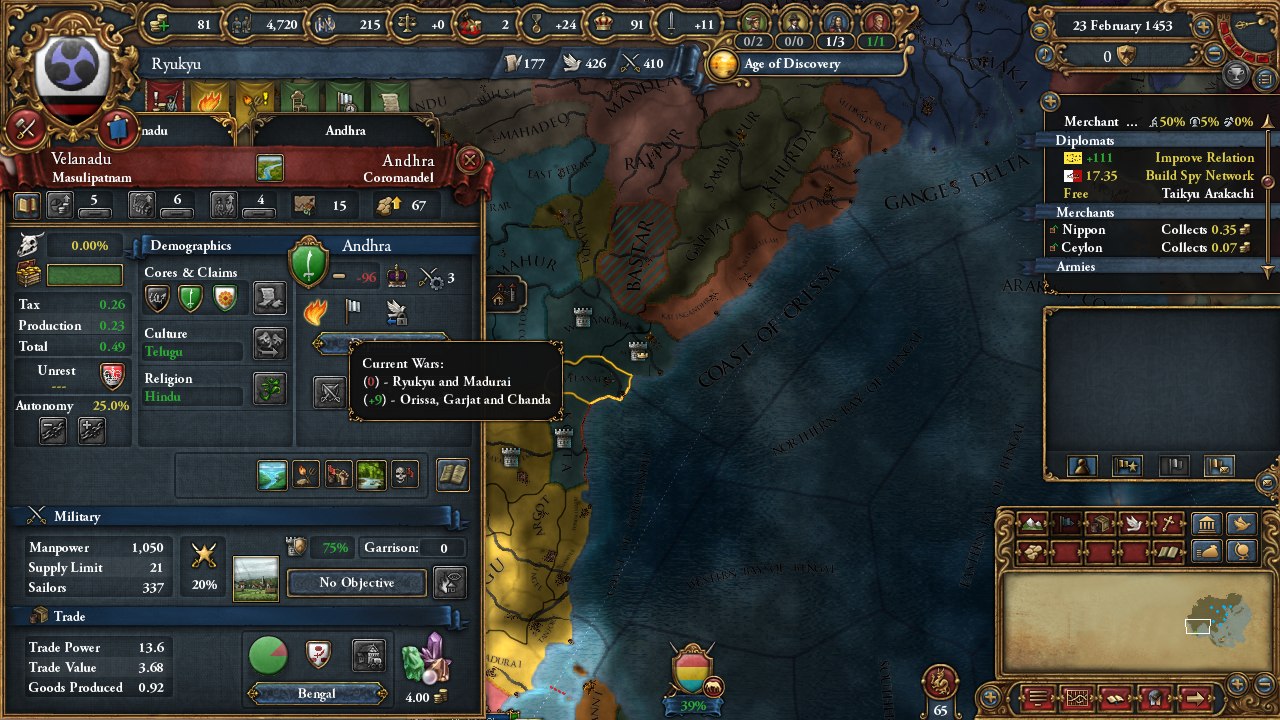
Task: Zoom the map in with the plus button
Action: click(x=1237, y=686)
